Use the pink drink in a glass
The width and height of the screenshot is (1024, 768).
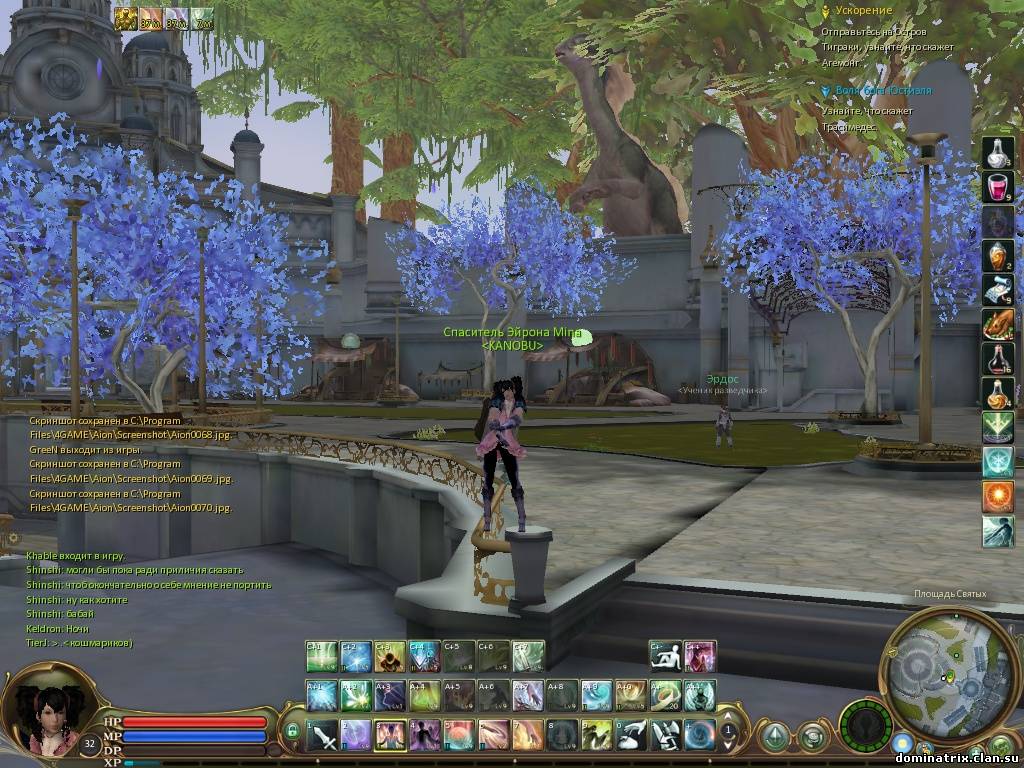[997, 187]
